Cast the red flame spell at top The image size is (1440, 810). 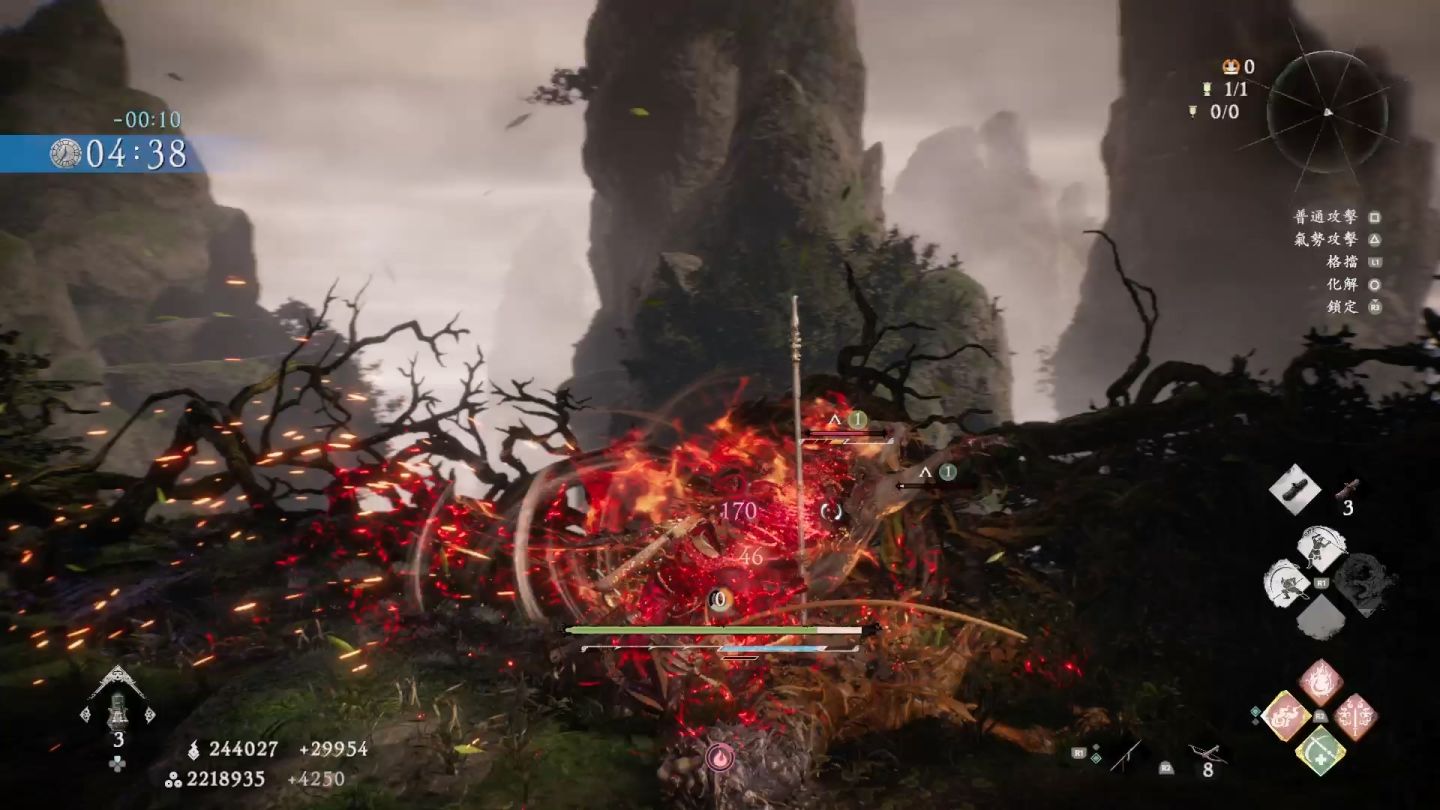(1321, 682)
